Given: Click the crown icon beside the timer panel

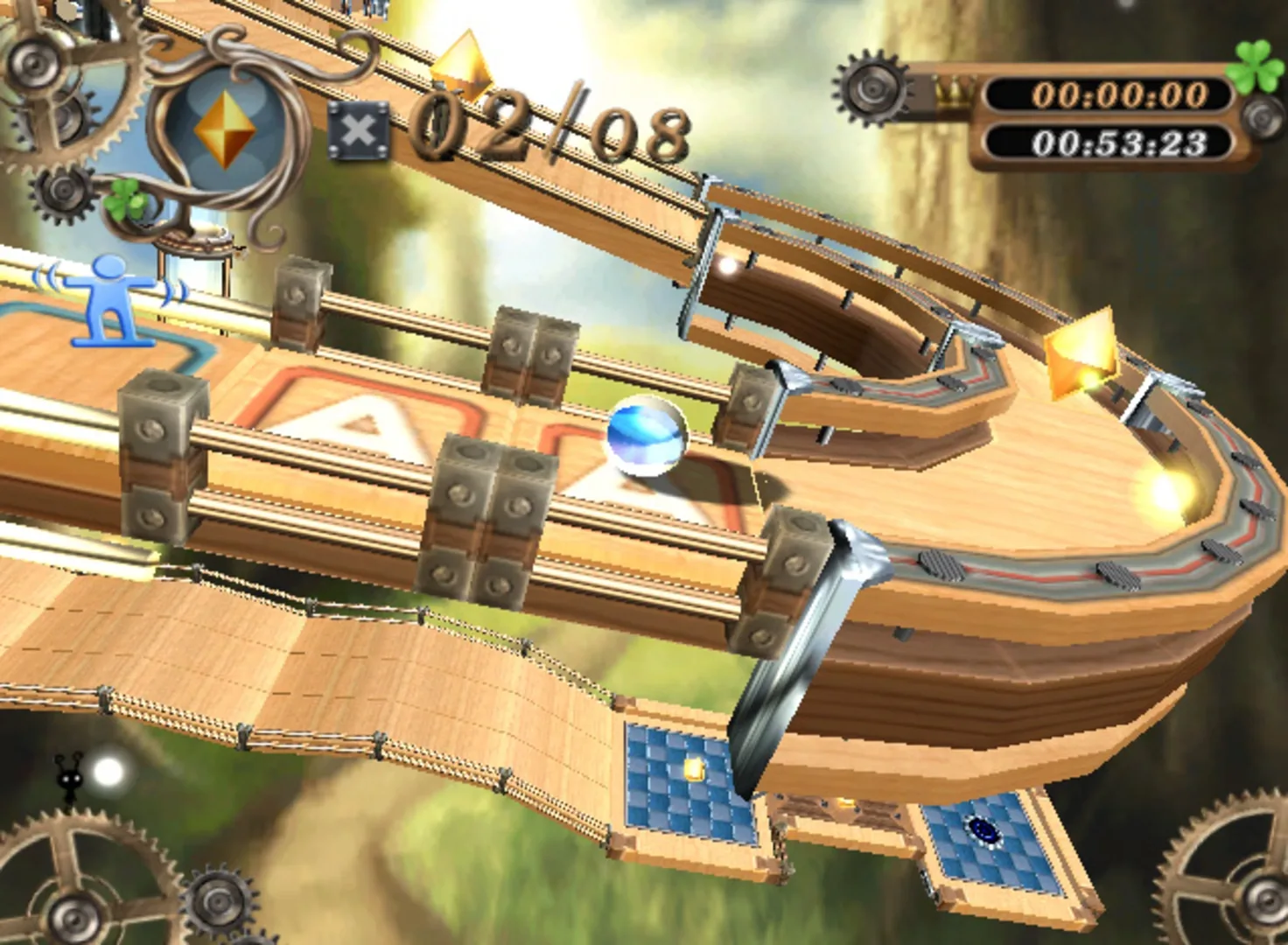Looking at the screenshot, I should click(x=954, y=90).
